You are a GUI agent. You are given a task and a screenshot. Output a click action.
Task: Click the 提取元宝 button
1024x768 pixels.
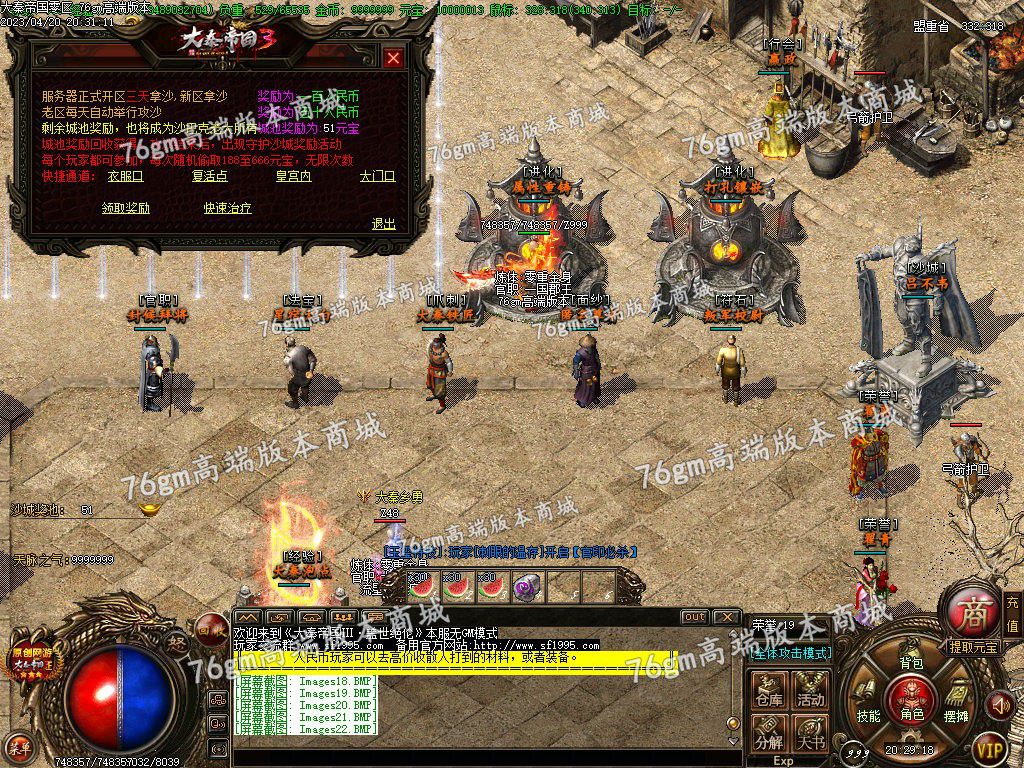(x=973, y=647)
